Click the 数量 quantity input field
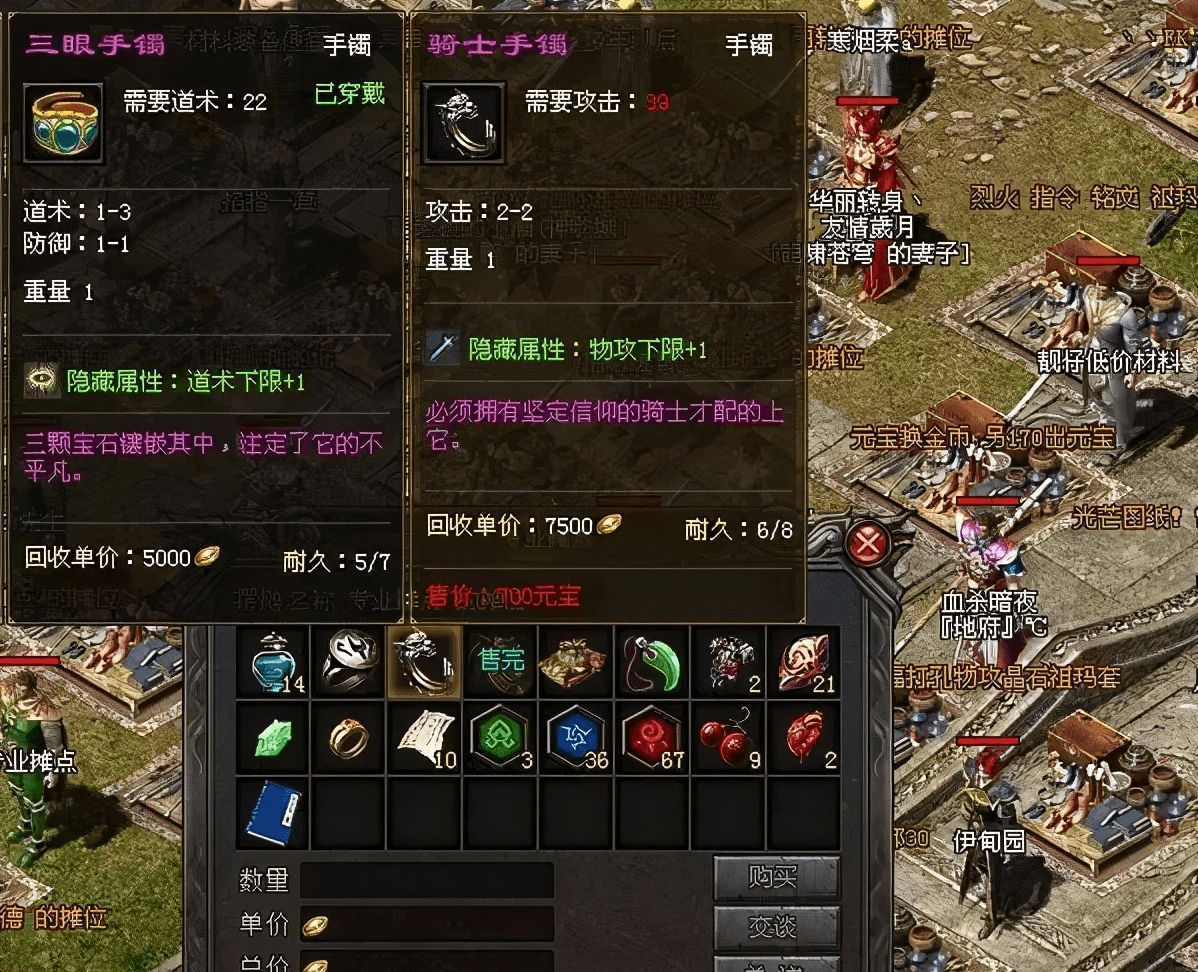 pos(427,880)
